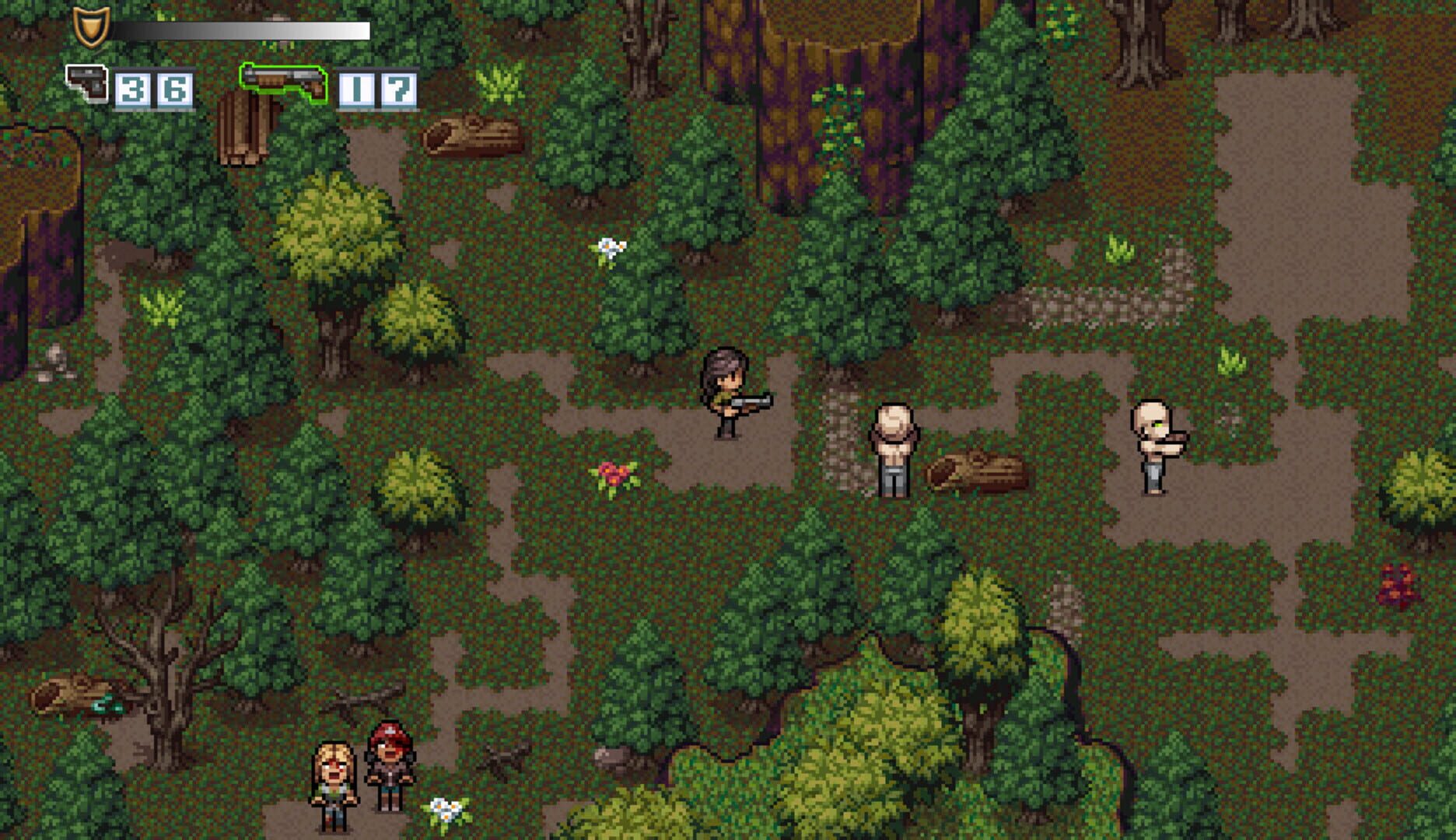Click the fallen log in the bottom-left corner
Image resolution: width=1456 pixels, height=840 pixels.
(x=74, y=692)
